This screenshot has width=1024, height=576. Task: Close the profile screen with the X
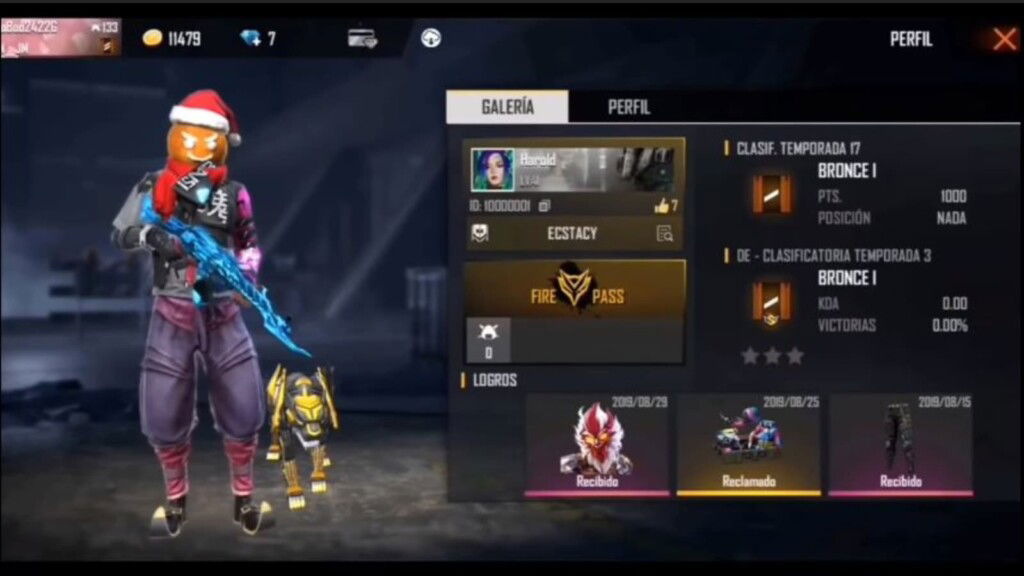1004,39
